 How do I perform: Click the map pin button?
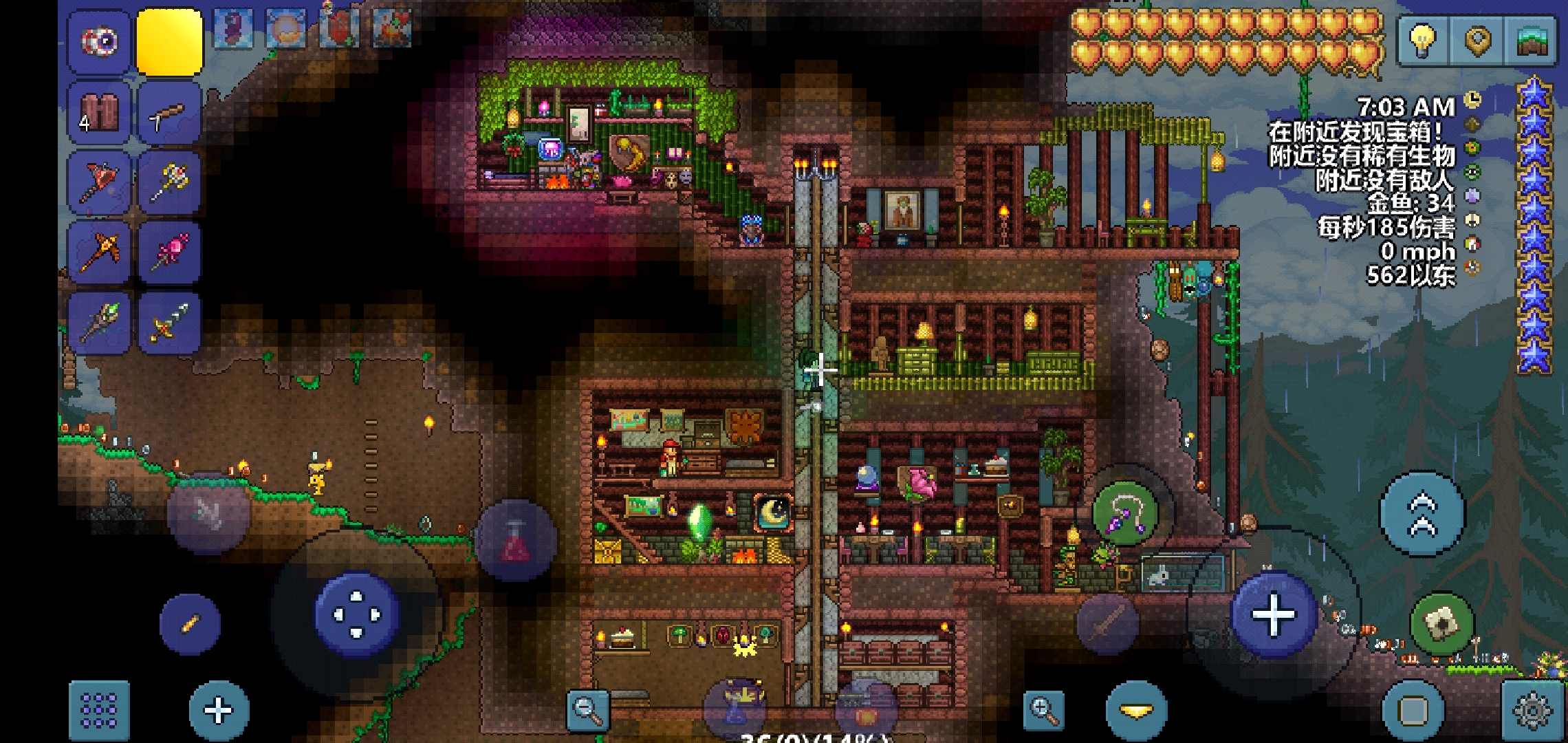tap(1477, 40)
